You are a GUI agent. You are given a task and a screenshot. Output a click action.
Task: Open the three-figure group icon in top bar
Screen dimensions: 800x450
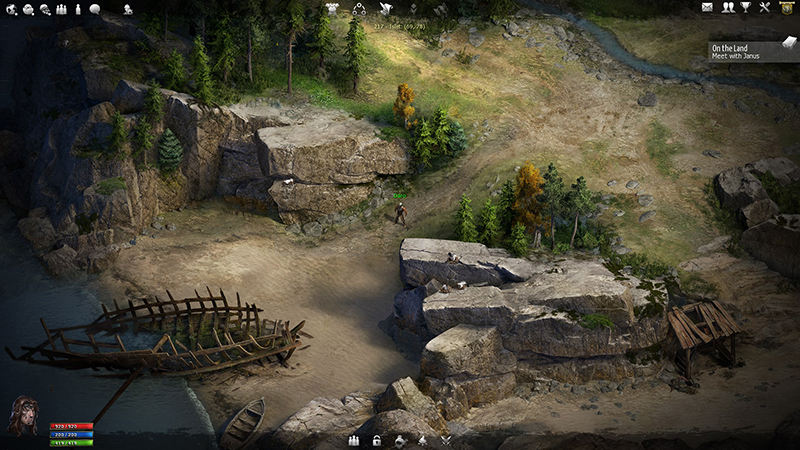61,9
